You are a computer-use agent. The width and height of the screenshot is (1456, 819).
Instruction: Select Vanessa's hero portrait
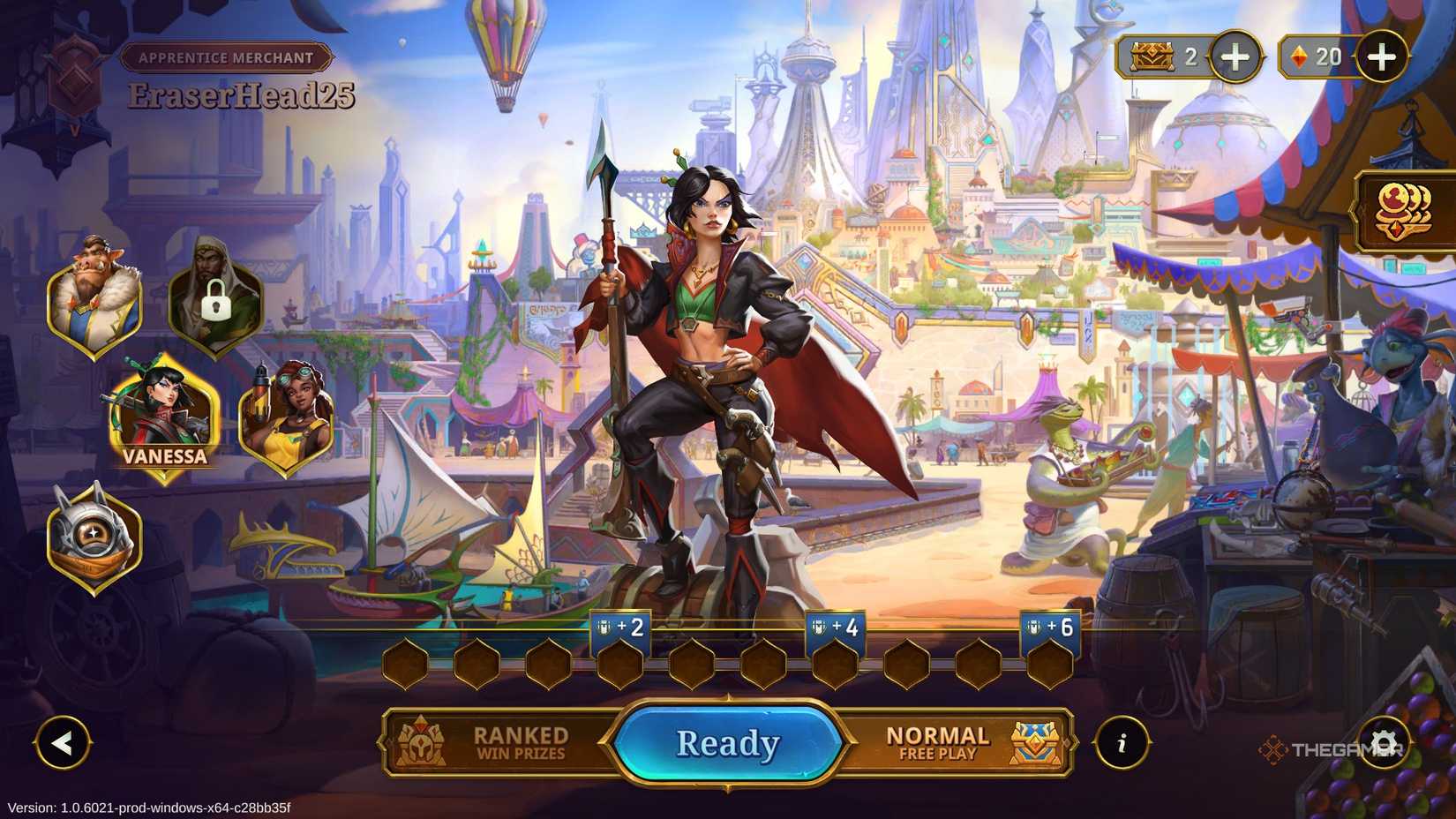pos(165,417)
